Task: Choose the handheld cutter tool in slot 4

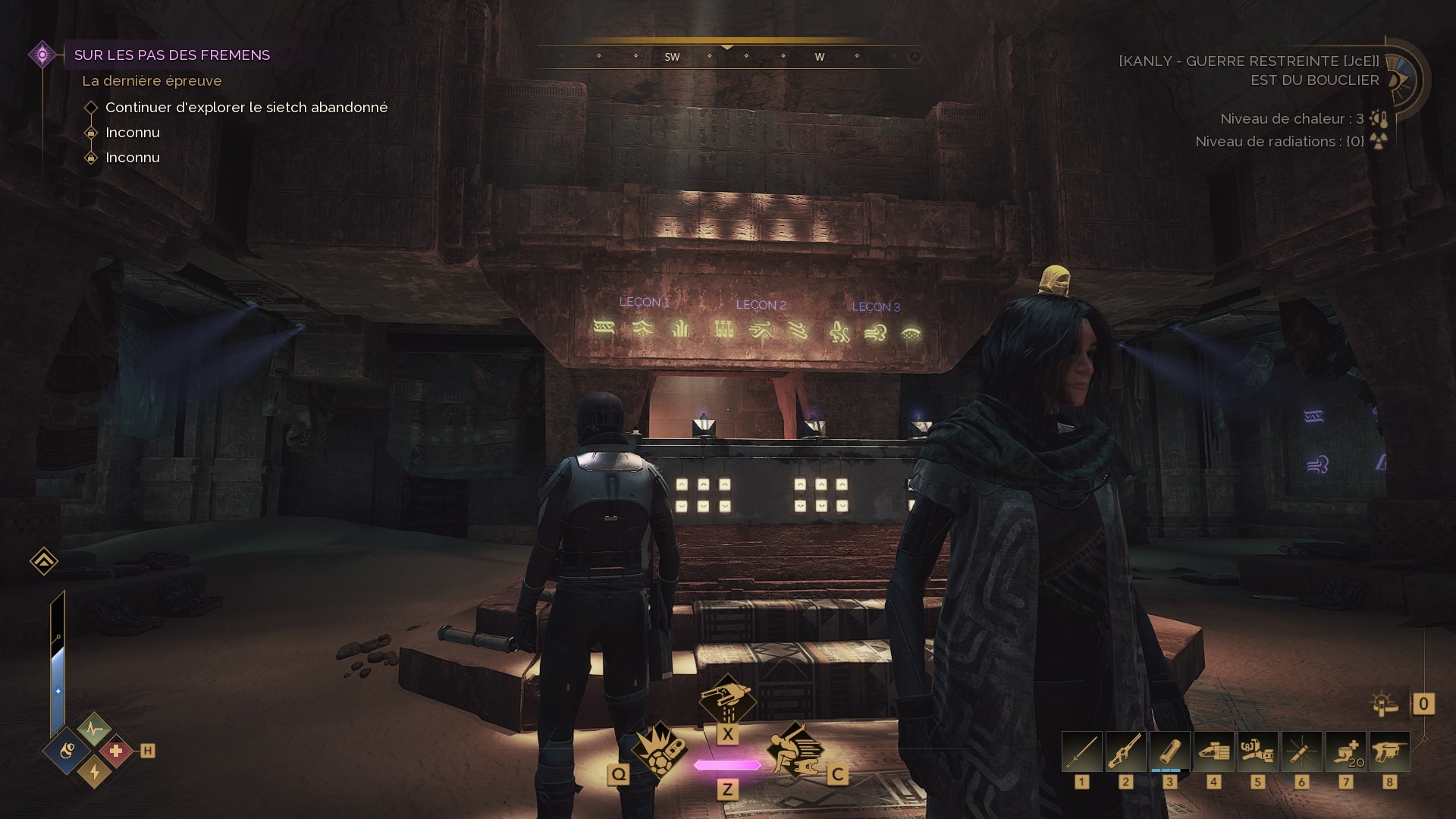Action: (x=1214, y=752)
